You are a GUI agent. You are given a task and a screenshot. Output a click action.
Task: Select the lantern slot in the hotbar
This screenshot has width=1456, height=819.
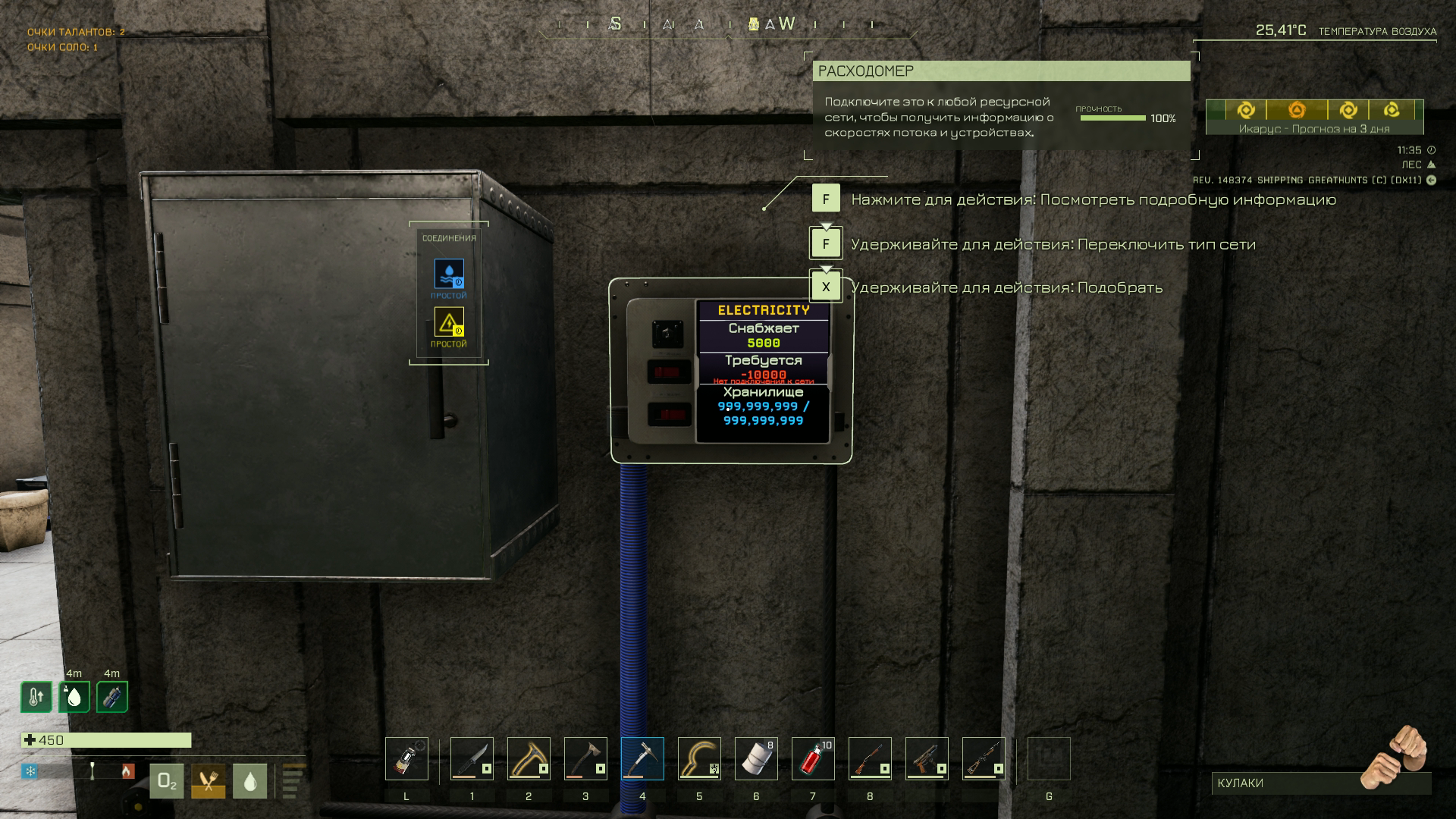pos(406,758)
